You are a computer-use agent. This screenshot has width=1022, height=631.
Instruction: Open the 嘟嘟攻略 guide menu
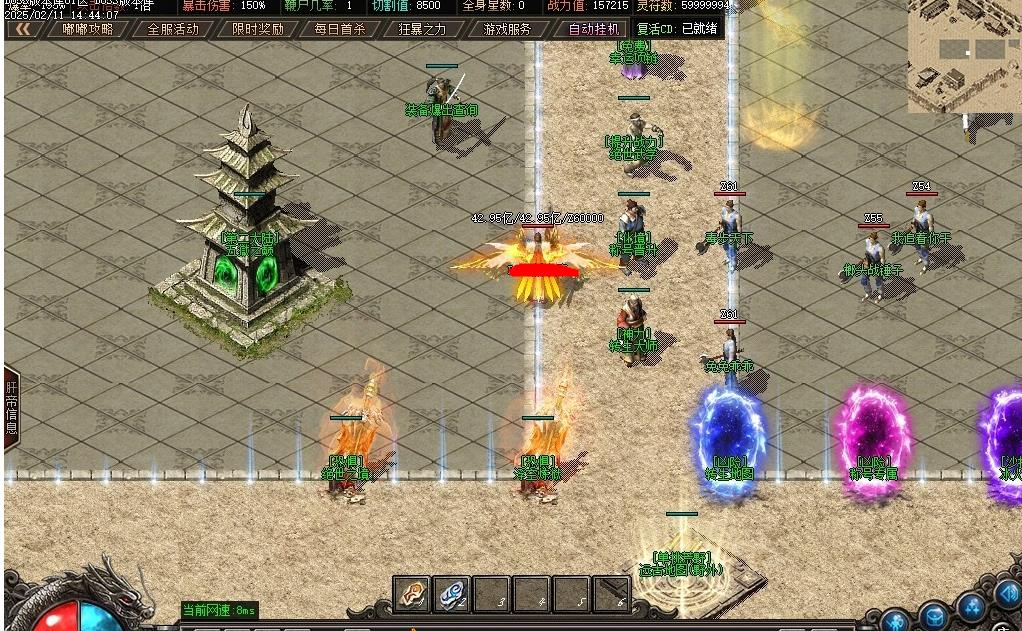point(88,29)
